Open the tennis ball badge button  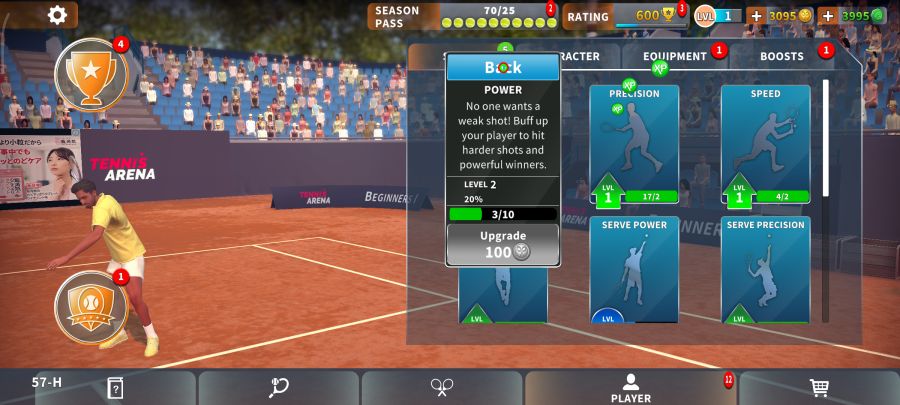tap(91, 302)
